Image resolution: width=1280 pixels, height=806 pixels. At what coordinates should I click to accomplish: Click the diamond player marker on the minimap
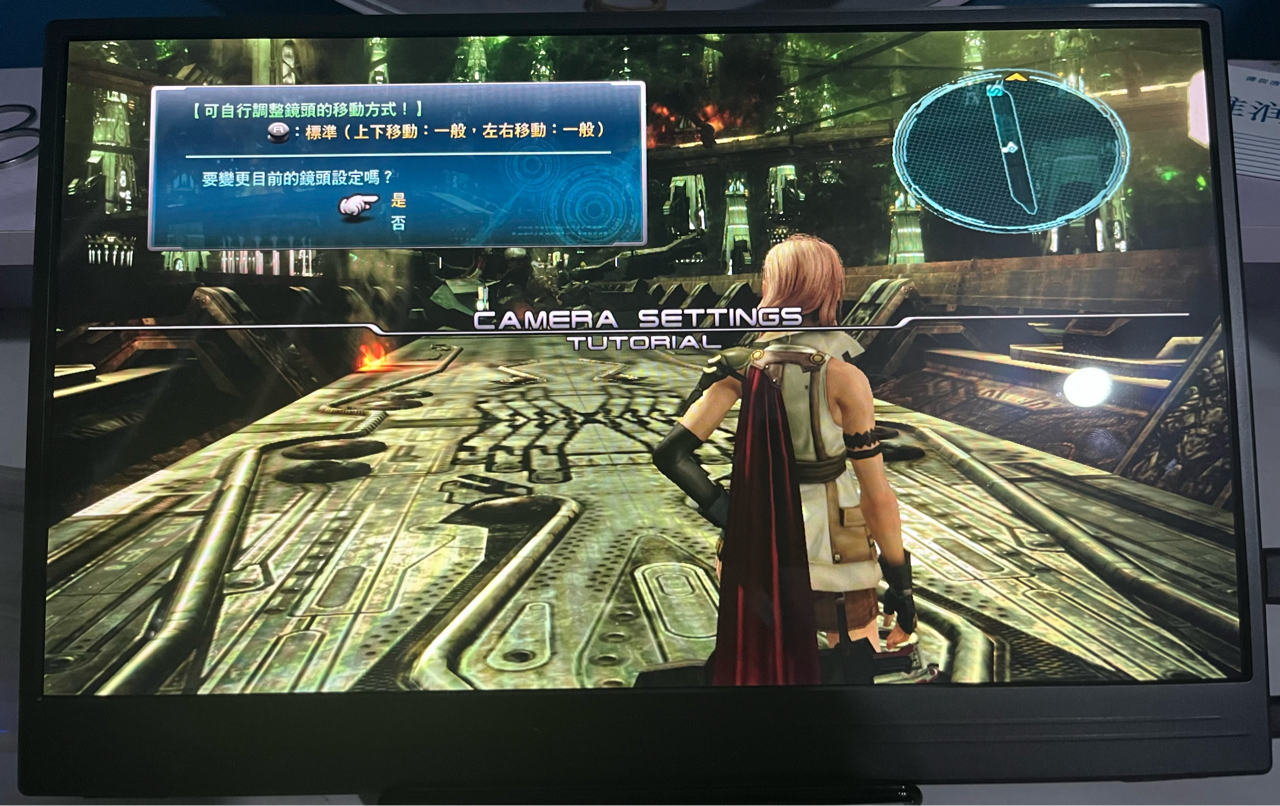coord(1010,147)
